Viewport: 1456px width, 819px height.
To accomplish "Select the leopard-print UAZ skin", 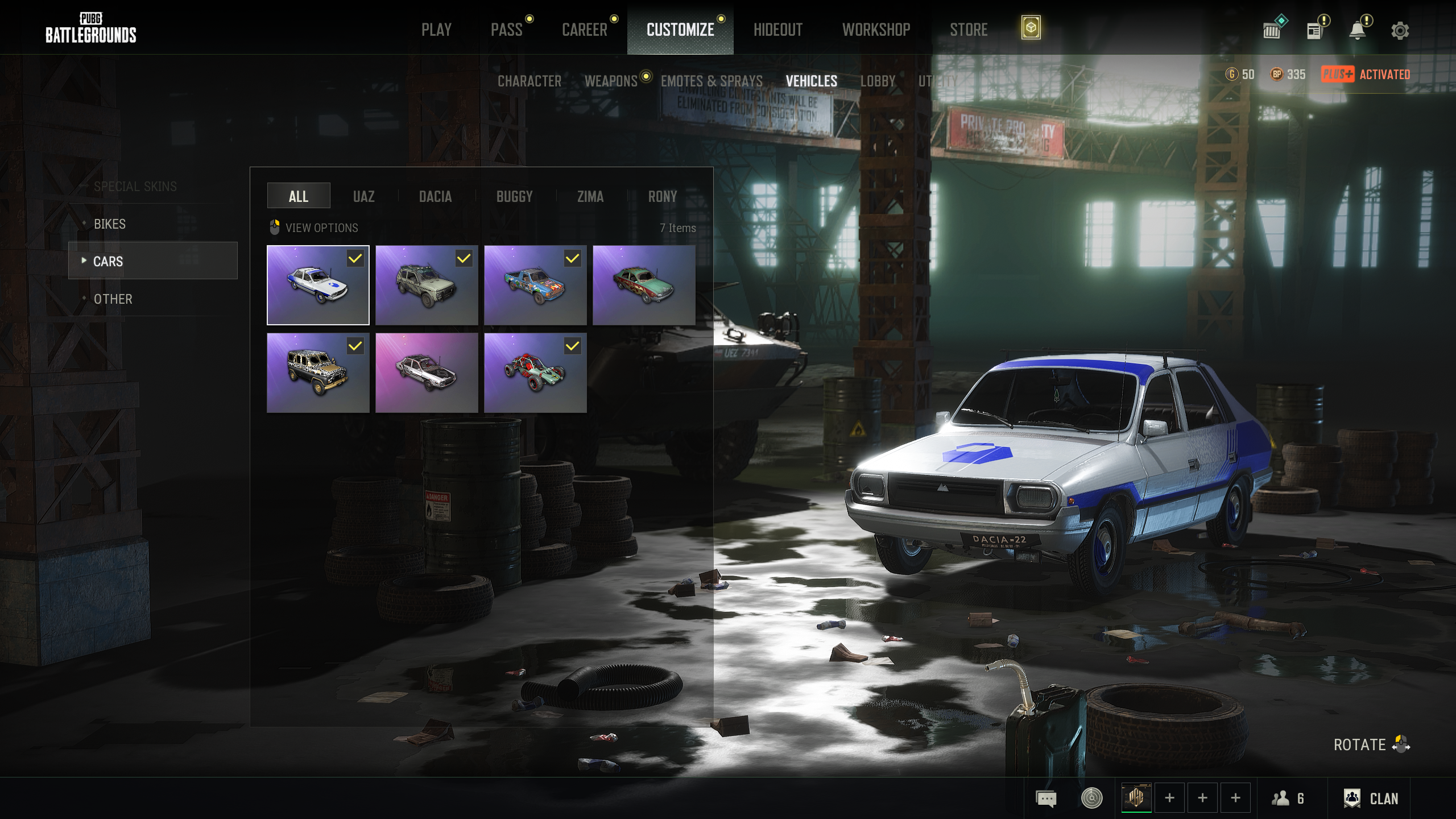I will click(x=318, y=373).
